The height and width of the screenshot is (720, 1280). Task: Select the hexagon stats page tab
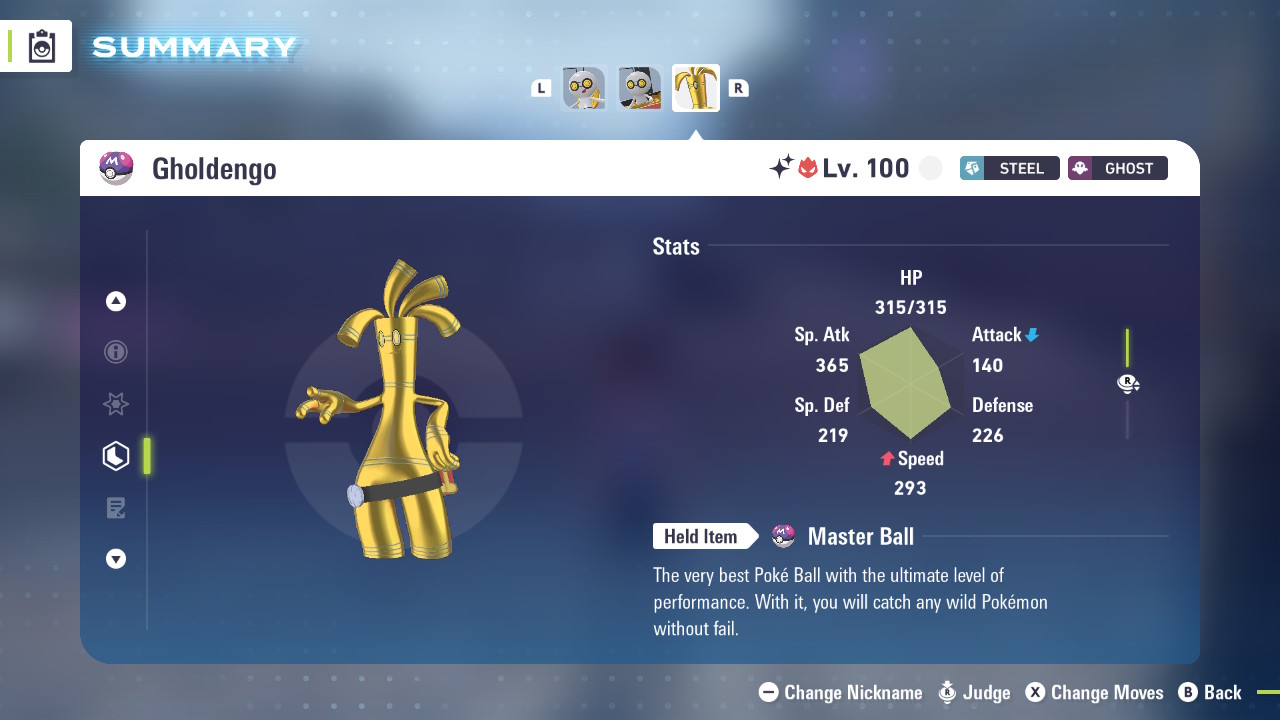coord(116,456)
